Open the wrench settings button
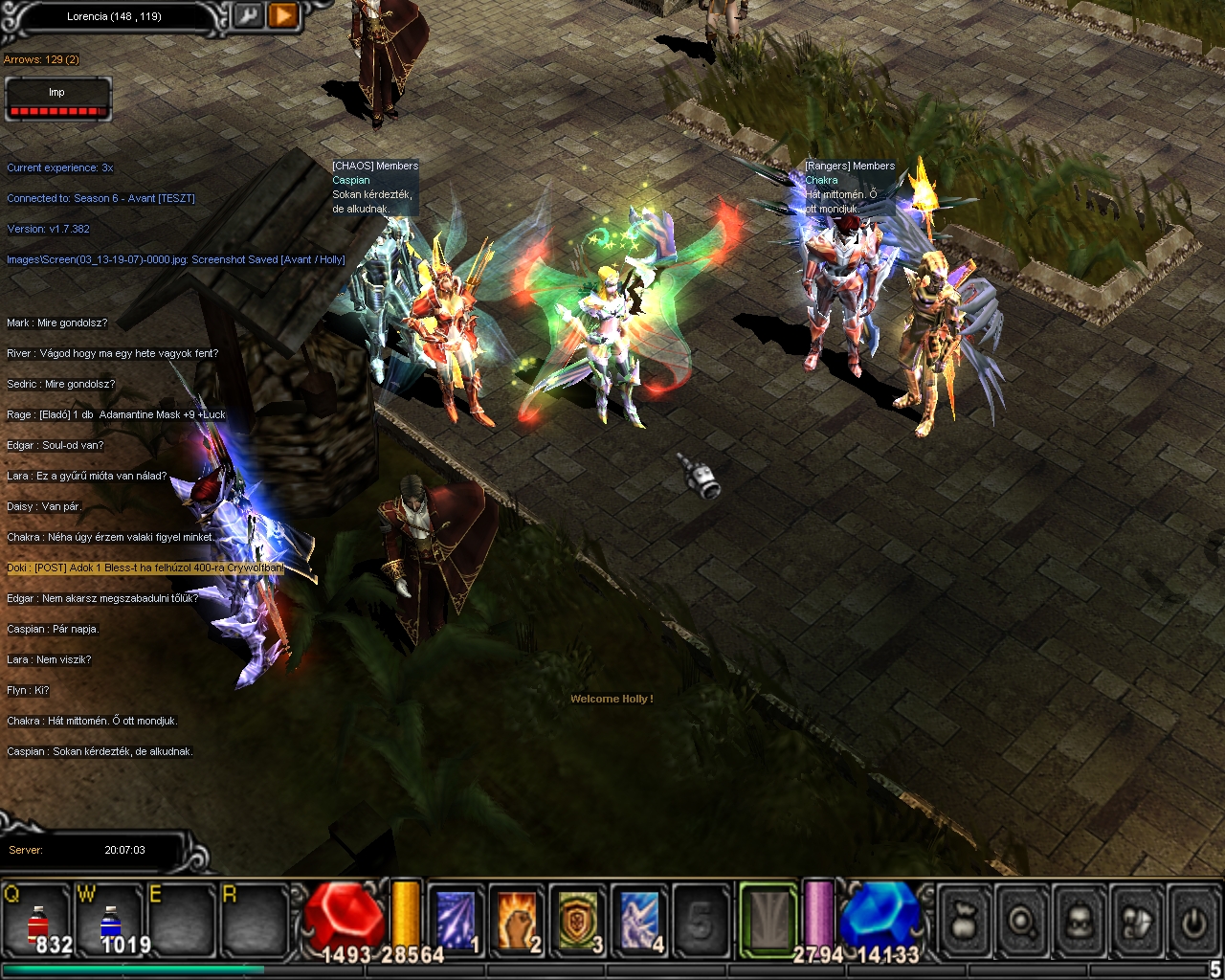1225x980 pixels. click(247, 15)
